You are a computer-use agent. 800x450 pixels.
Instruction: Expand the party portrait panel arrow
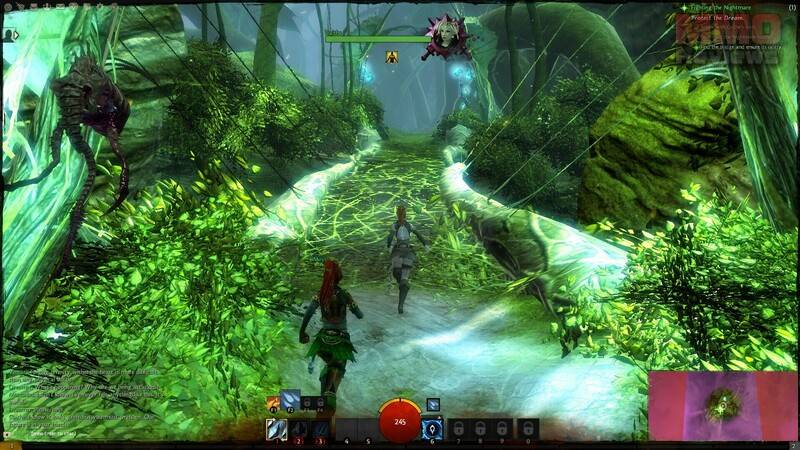tap(14, 35)
